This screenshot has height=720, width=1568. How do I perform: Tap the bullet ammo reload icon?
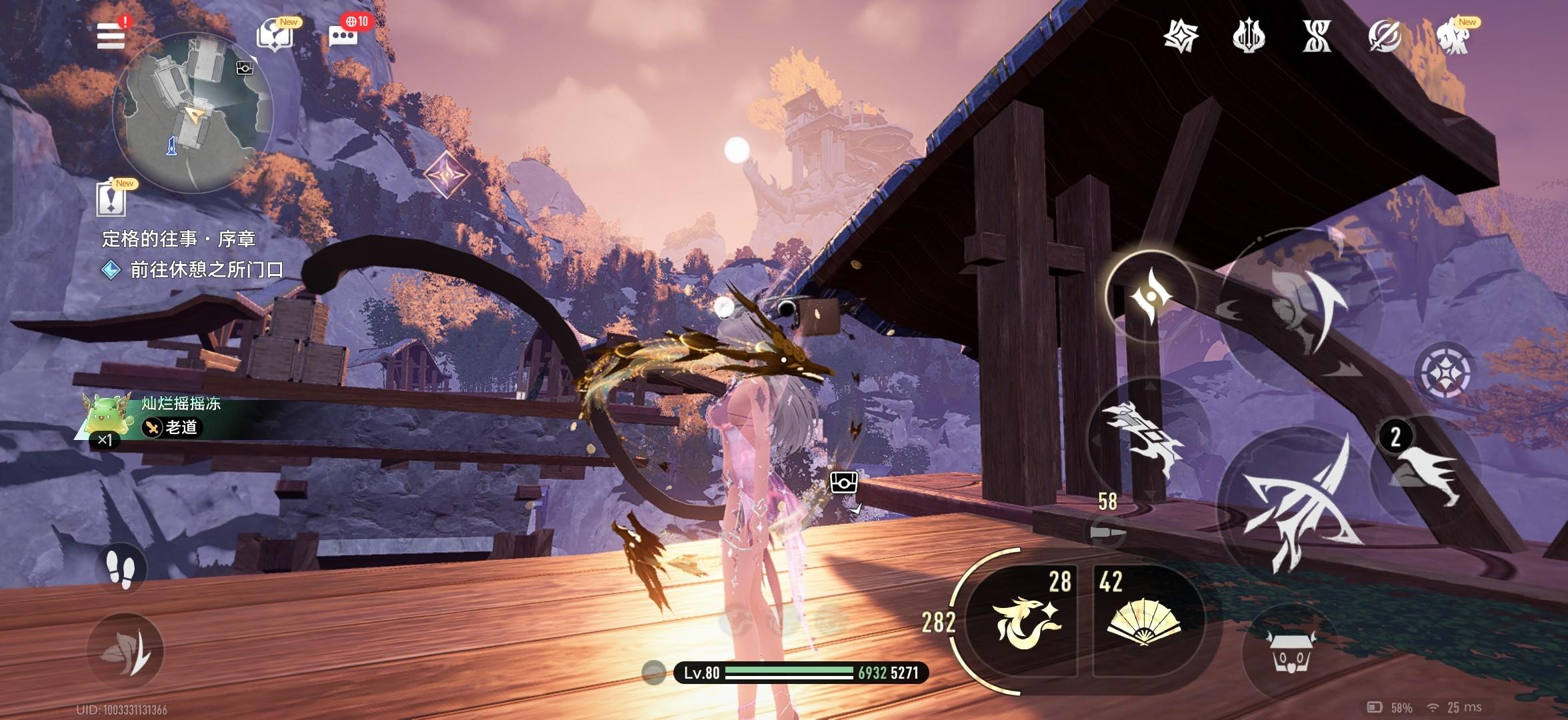point(1107,533)
